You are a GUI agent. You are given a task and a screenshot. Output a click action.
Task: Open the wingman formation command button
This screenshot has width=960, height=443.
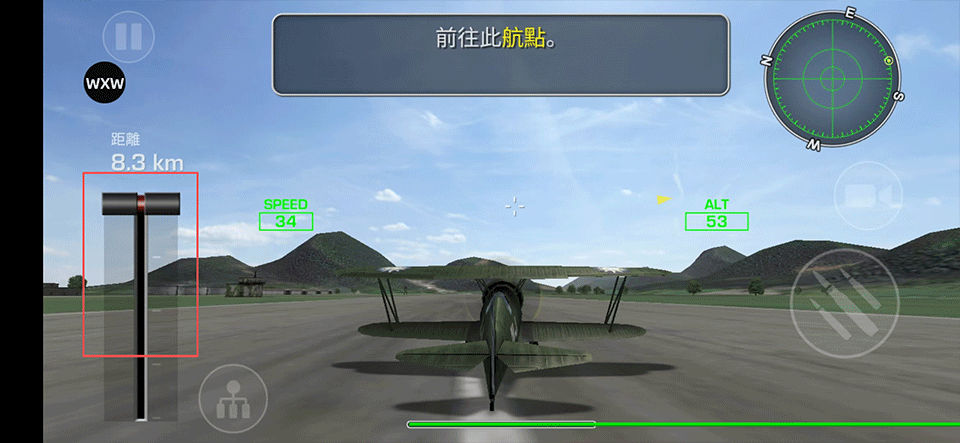coord(233,397)
